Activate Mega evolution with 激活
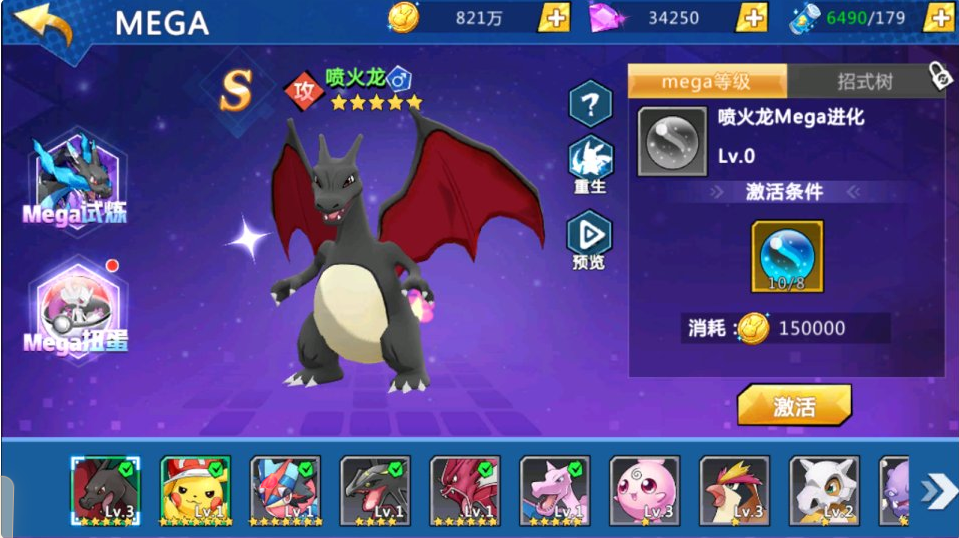This screenshot has width=959, height=538. (794, 406)
